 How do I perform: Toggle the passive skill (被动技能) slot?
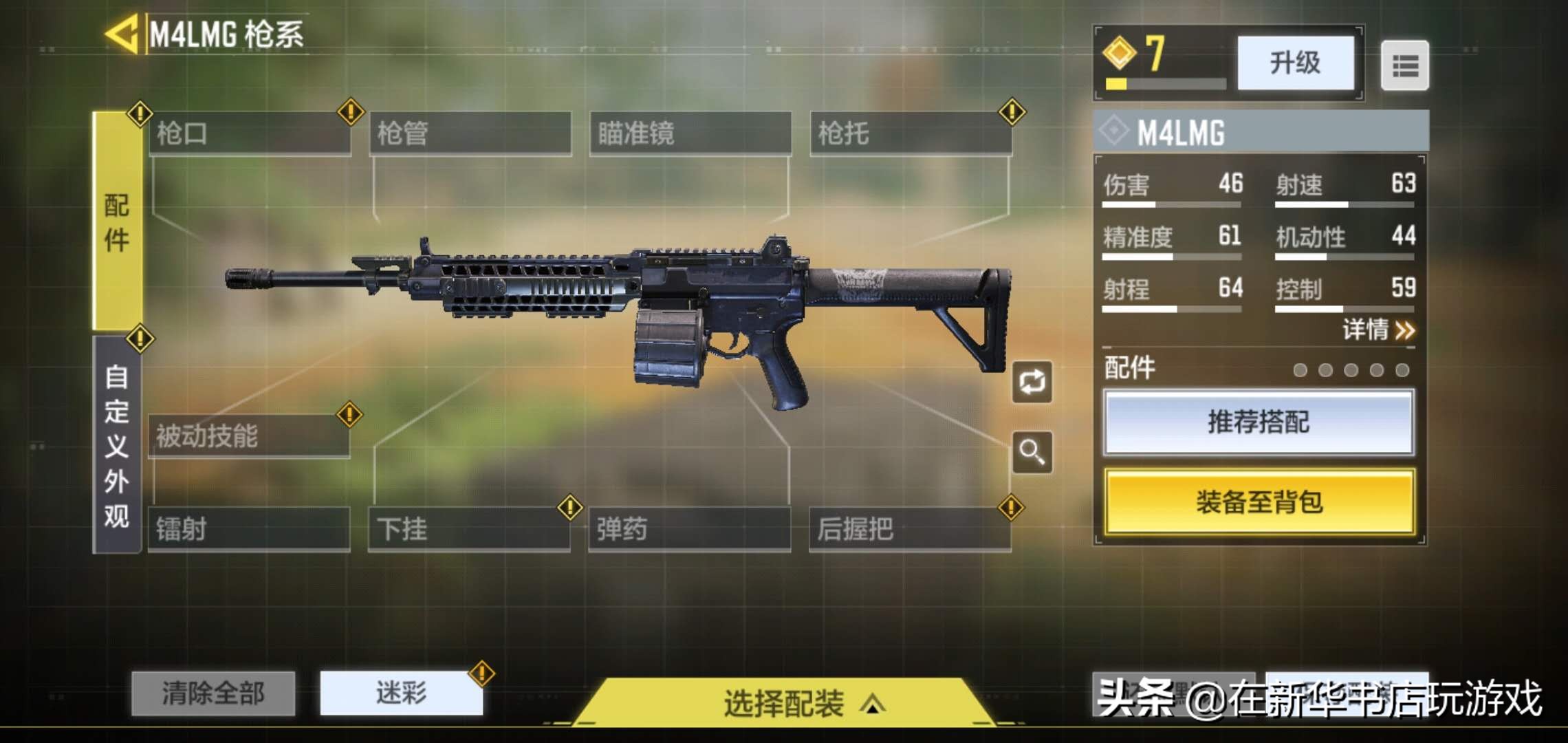(250, 435)
